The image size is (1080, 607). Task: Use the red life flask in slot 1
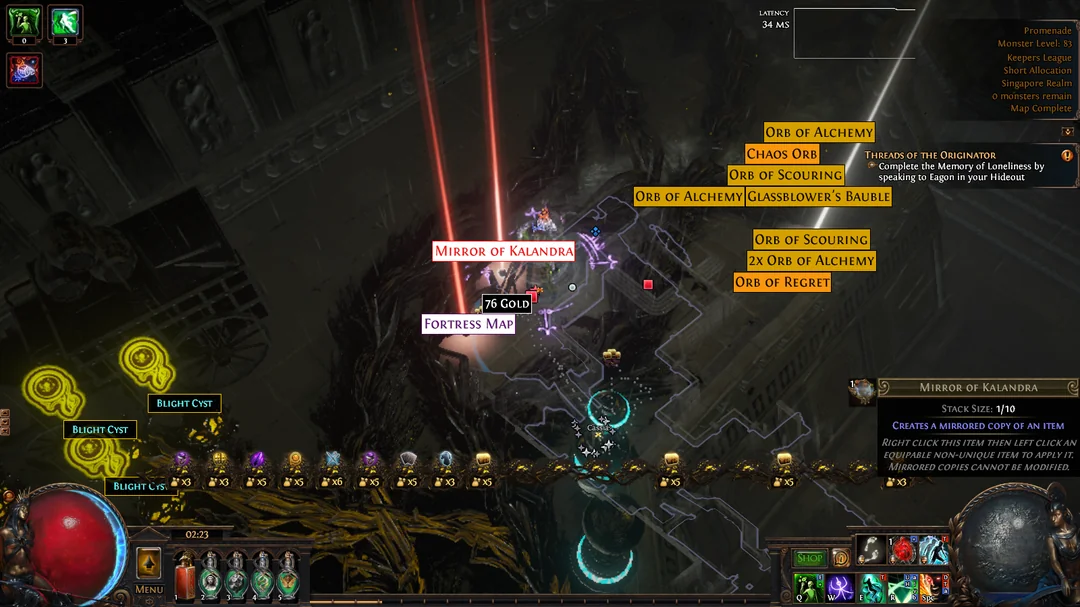pos(185,579)
